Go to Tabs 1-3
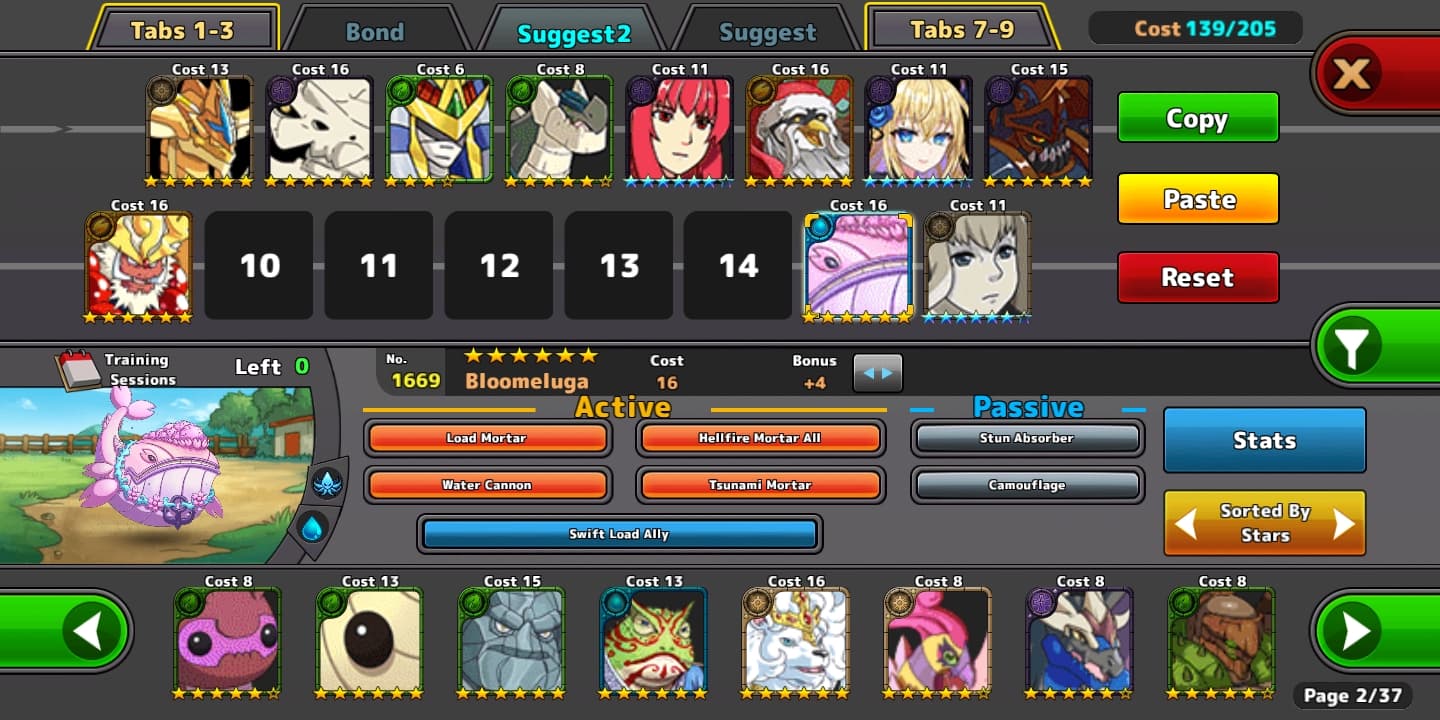The width and height of the screenshot is (1440, 720). (182, 30)
